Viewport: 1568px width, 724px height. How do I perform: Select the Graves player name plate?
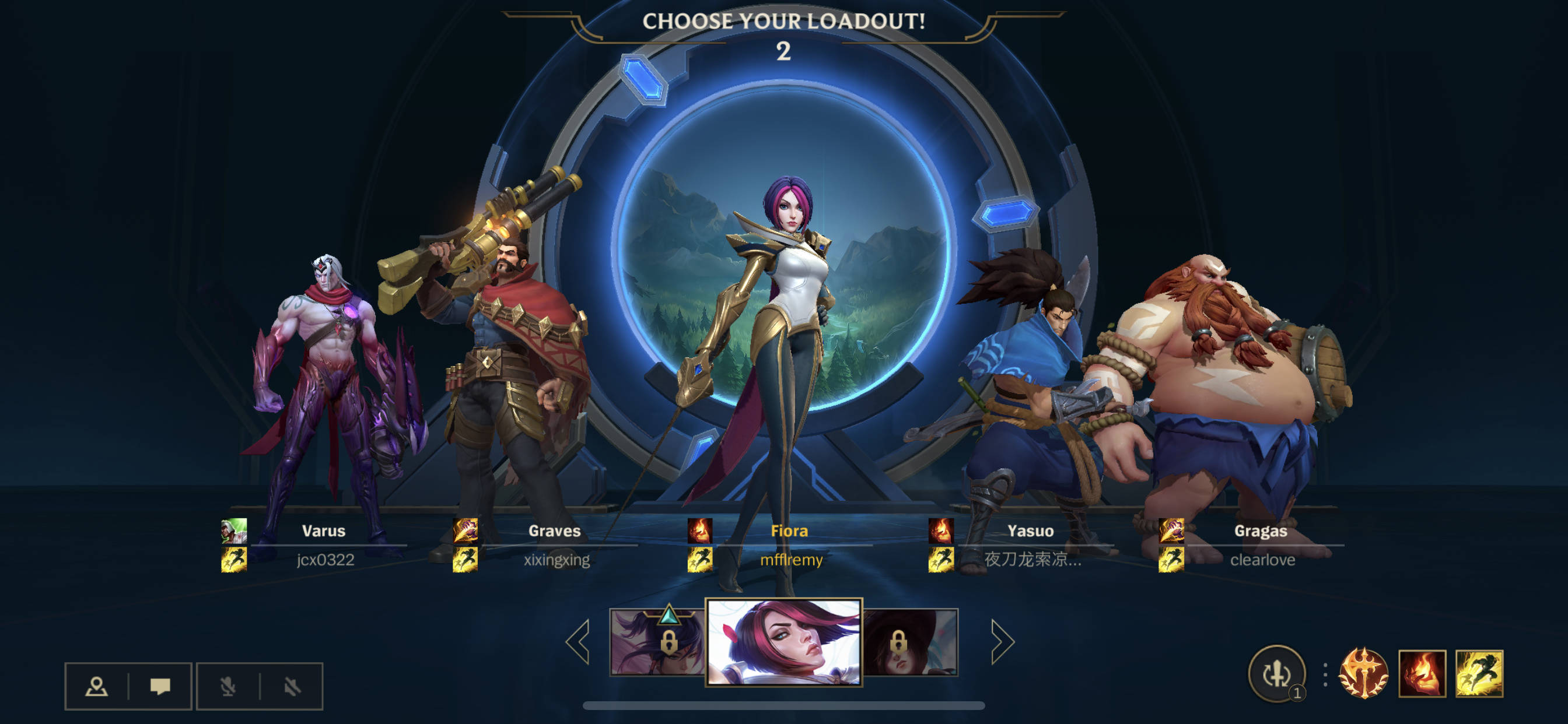pyautogui.click(x=555, y=545)
